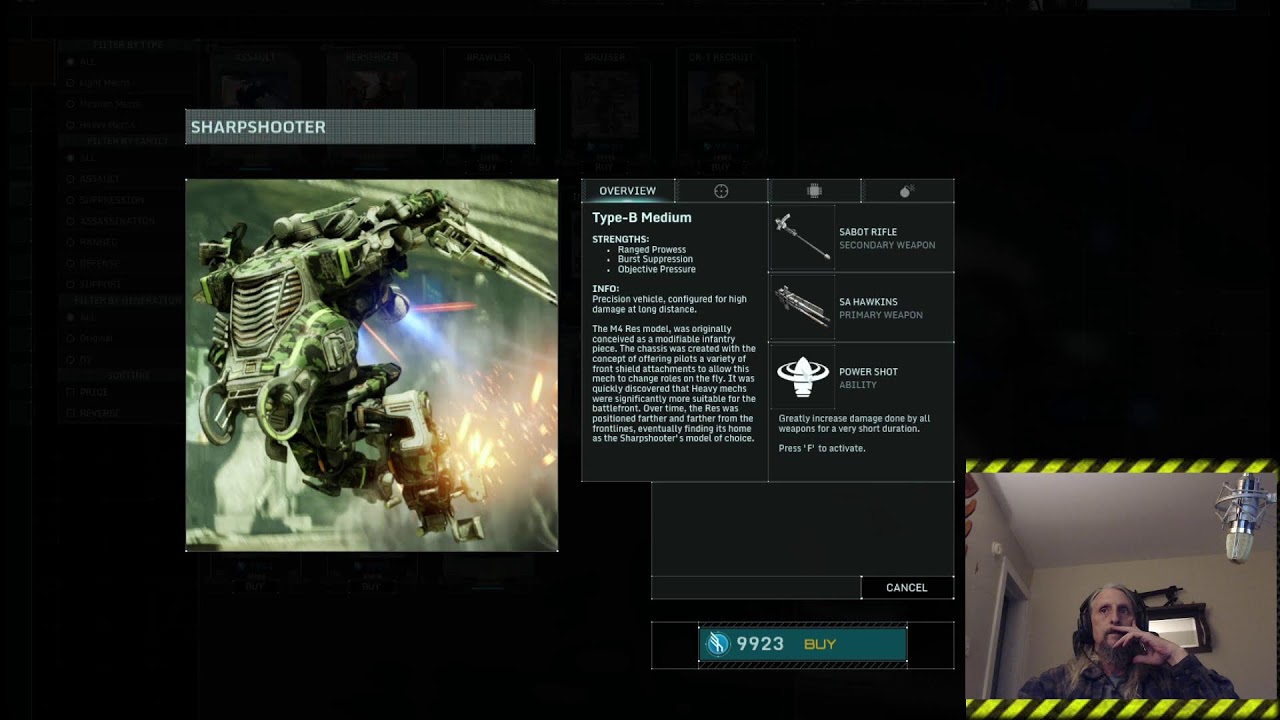
Task: Open the bomb items tab
Action: [907, 191]
